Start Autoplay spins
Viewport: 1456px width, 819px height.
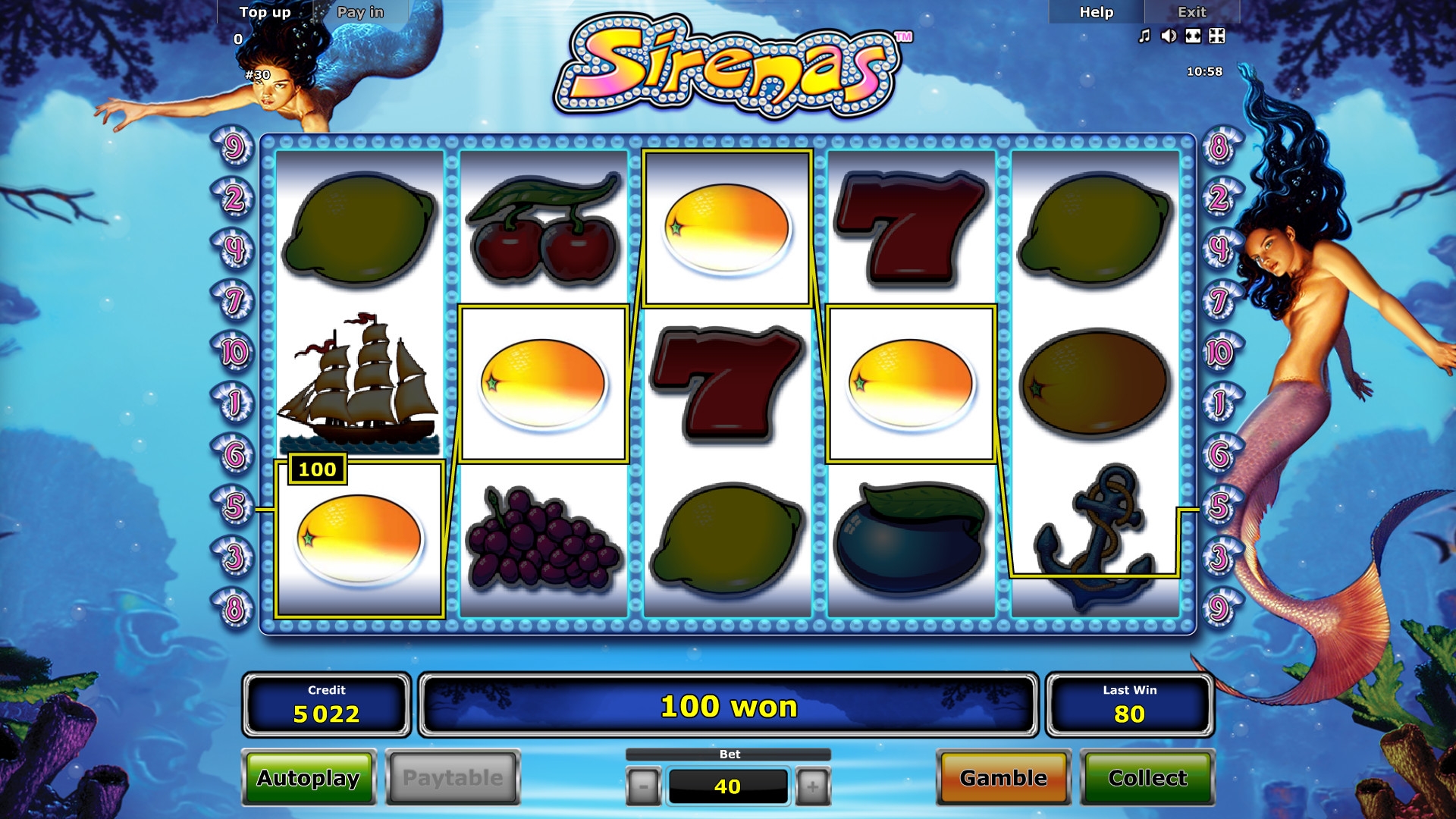tap(308, 777)
